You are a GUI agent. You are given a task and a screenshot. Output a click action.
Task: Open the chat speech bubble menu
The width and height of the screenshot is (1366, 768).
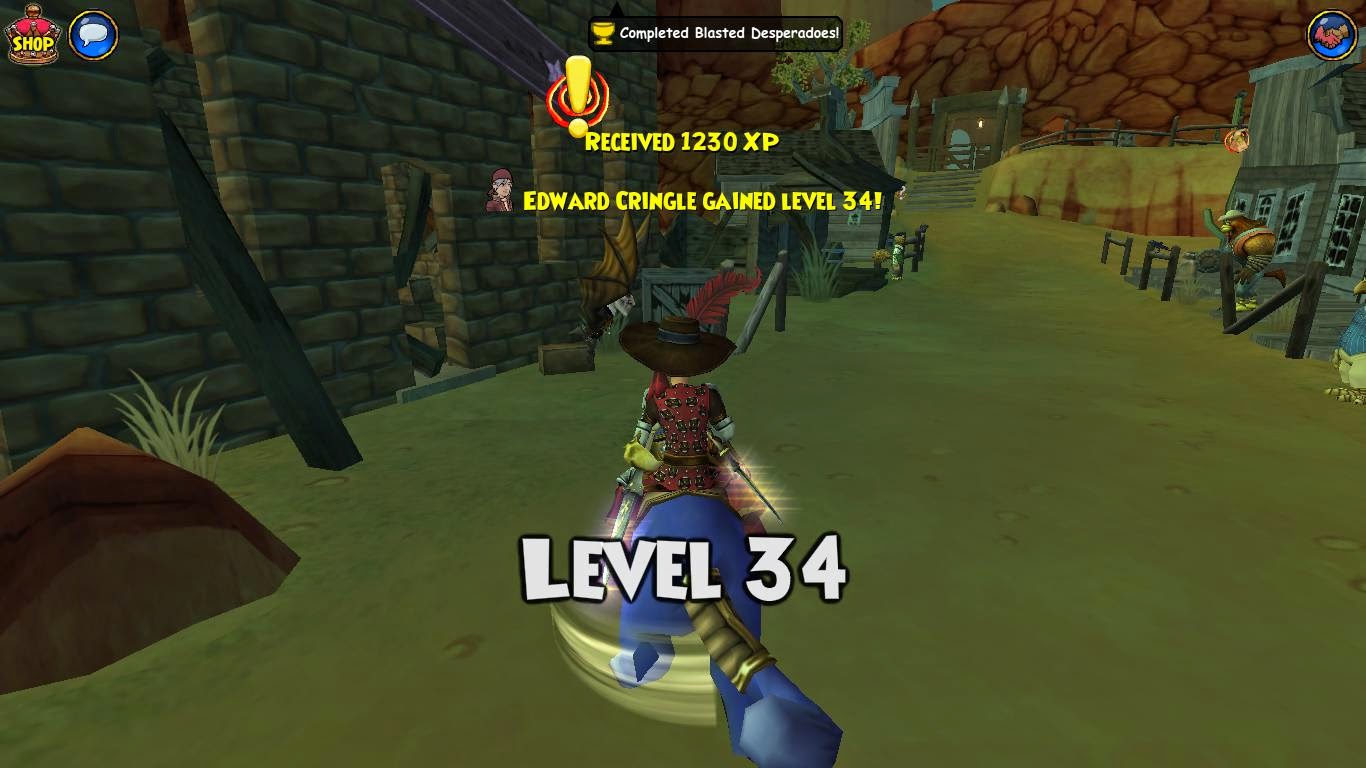point(94,36)
